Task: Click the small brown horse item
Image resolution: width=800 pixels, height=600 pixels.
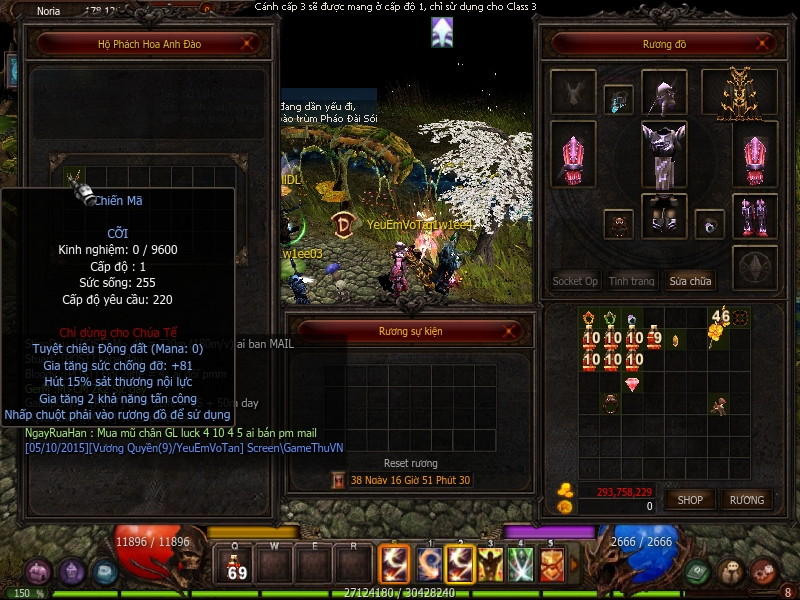Action: point(717,405)
